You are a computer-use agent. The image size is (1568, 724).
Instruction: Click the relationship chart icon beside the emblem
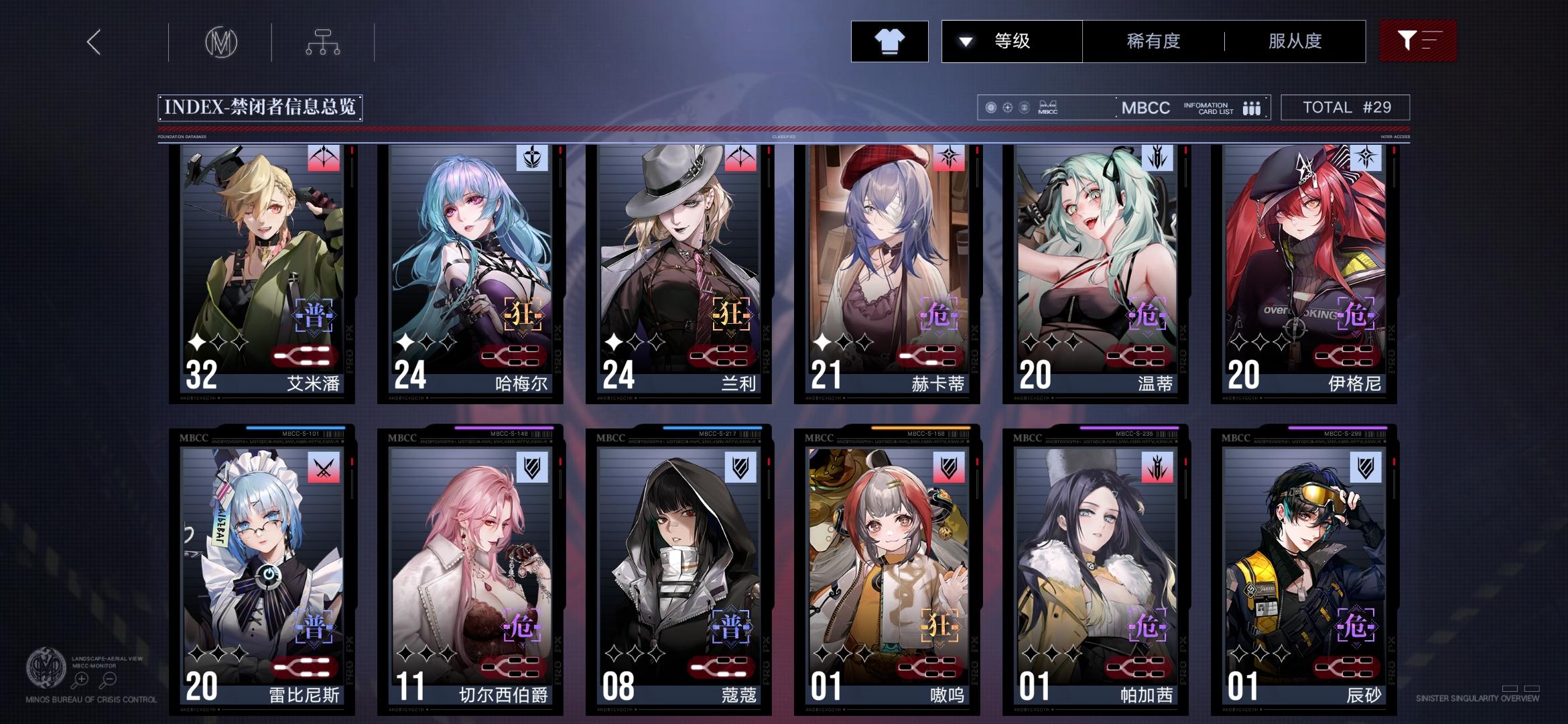click(x=324, y=42)
